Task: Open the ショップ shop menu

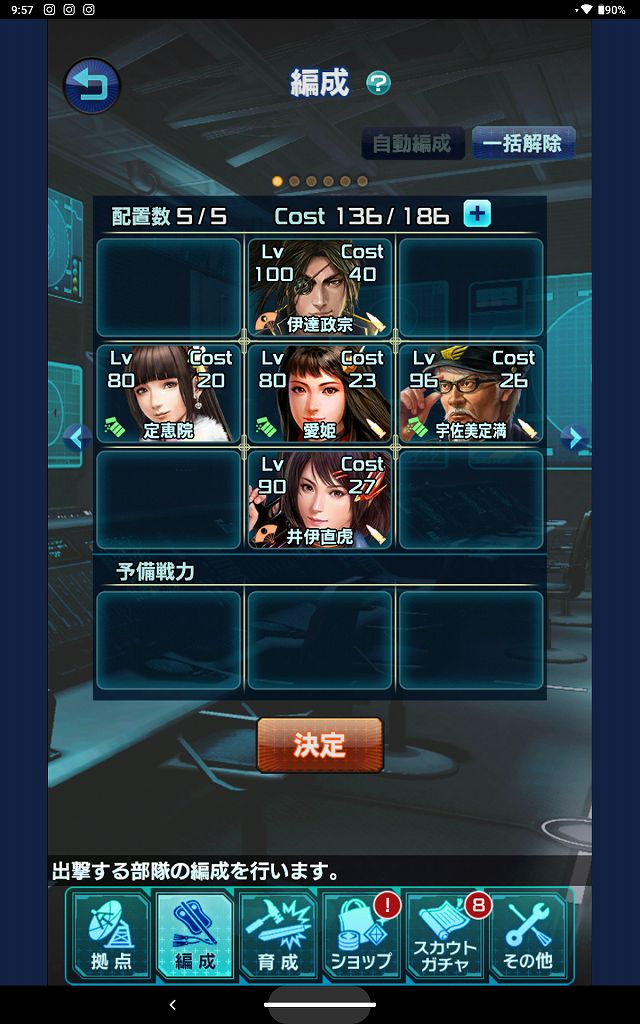Action: click(x=361, y=934)
